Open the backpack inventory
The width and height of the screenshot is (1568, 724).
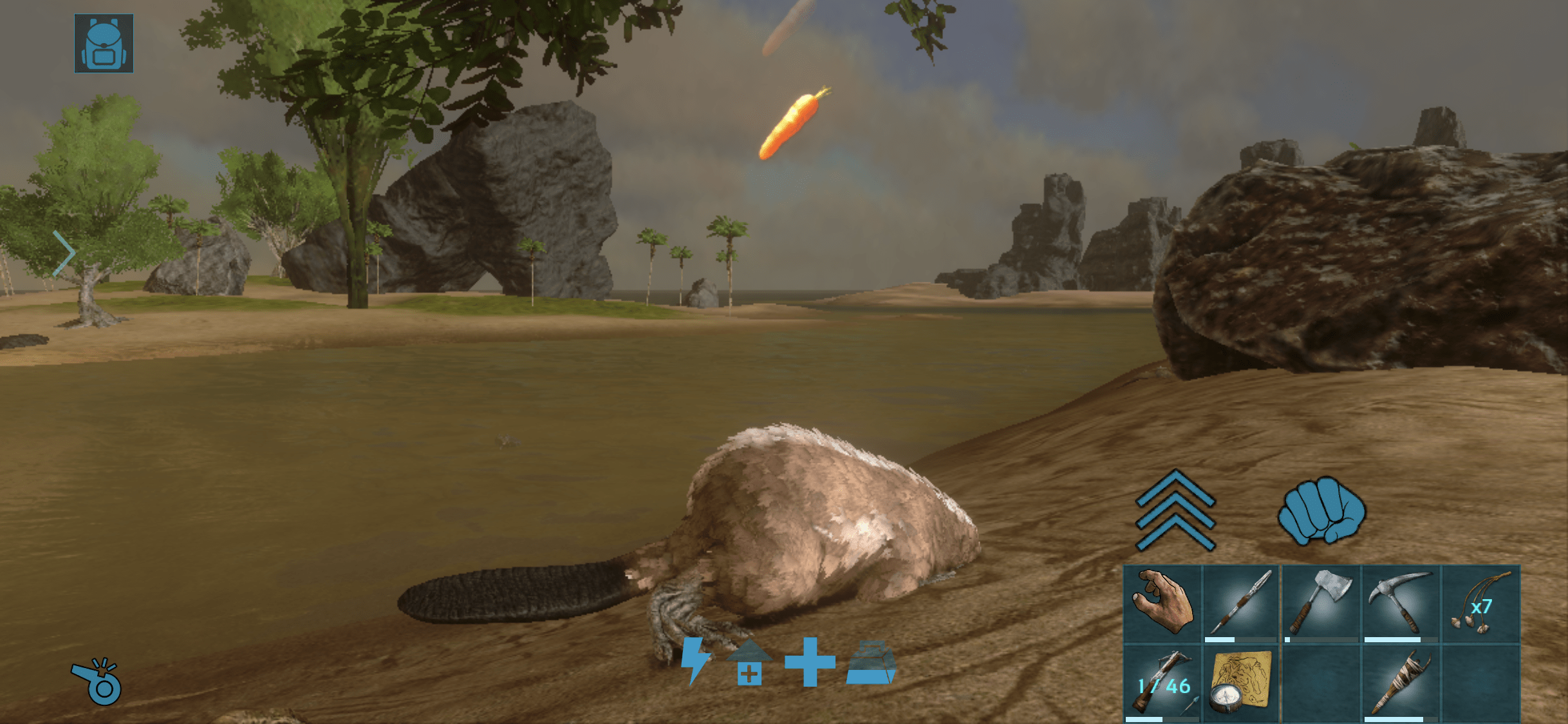(104, 43)
